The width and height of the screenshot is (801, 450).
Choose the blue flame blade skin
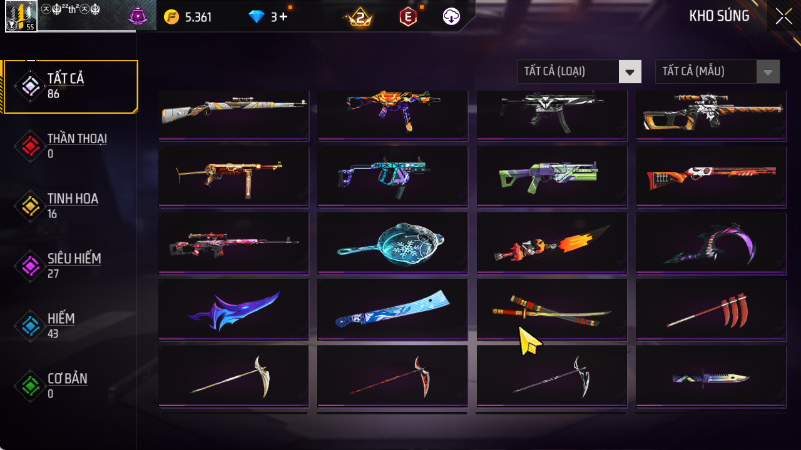pyautogui.click(x=234, y=309)
